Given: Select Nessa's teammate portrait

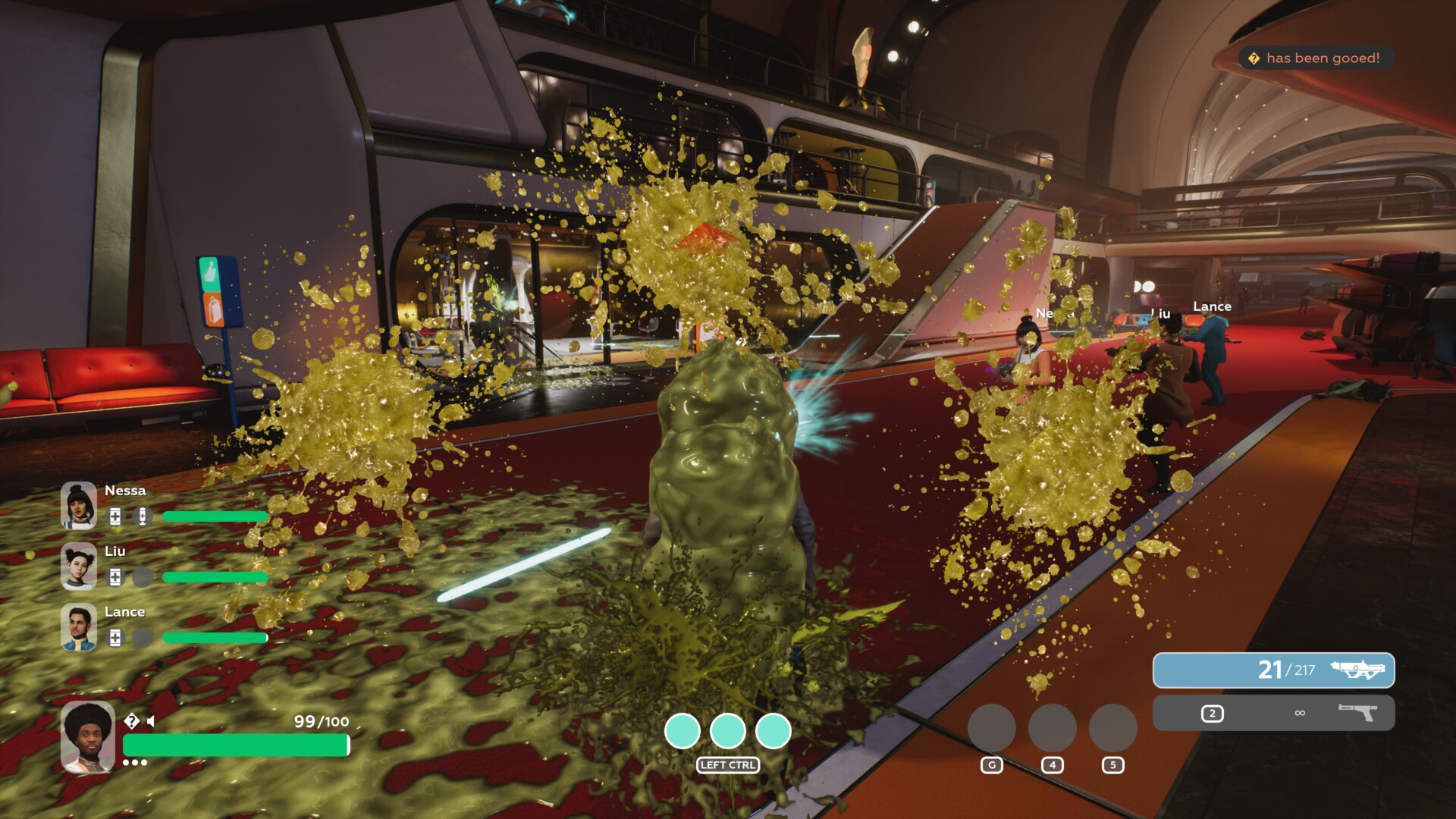Looking at the screenshot, I should click(79, 505).
